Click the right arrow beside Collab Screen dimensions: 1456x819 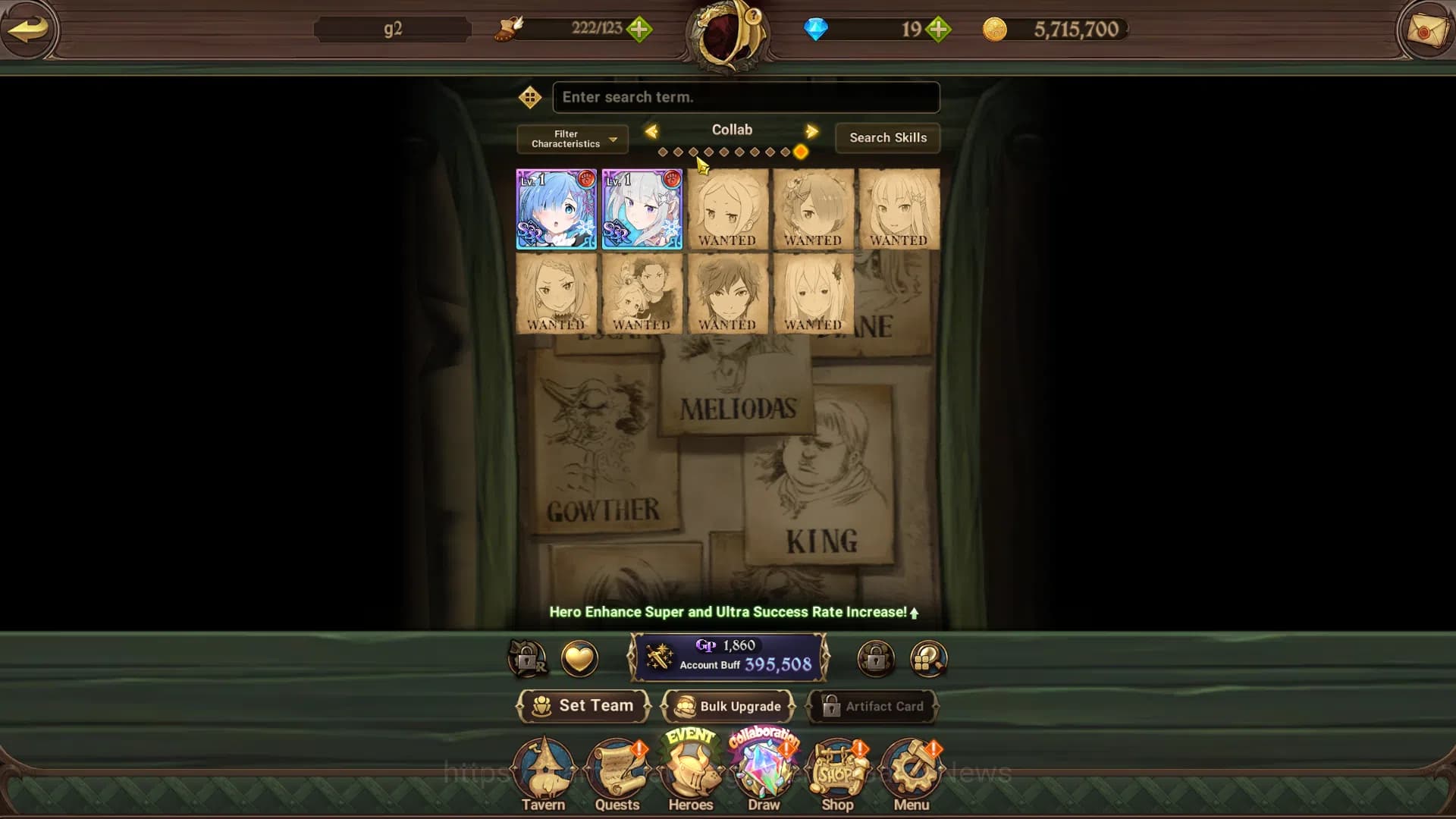click(x=811, y=131)
